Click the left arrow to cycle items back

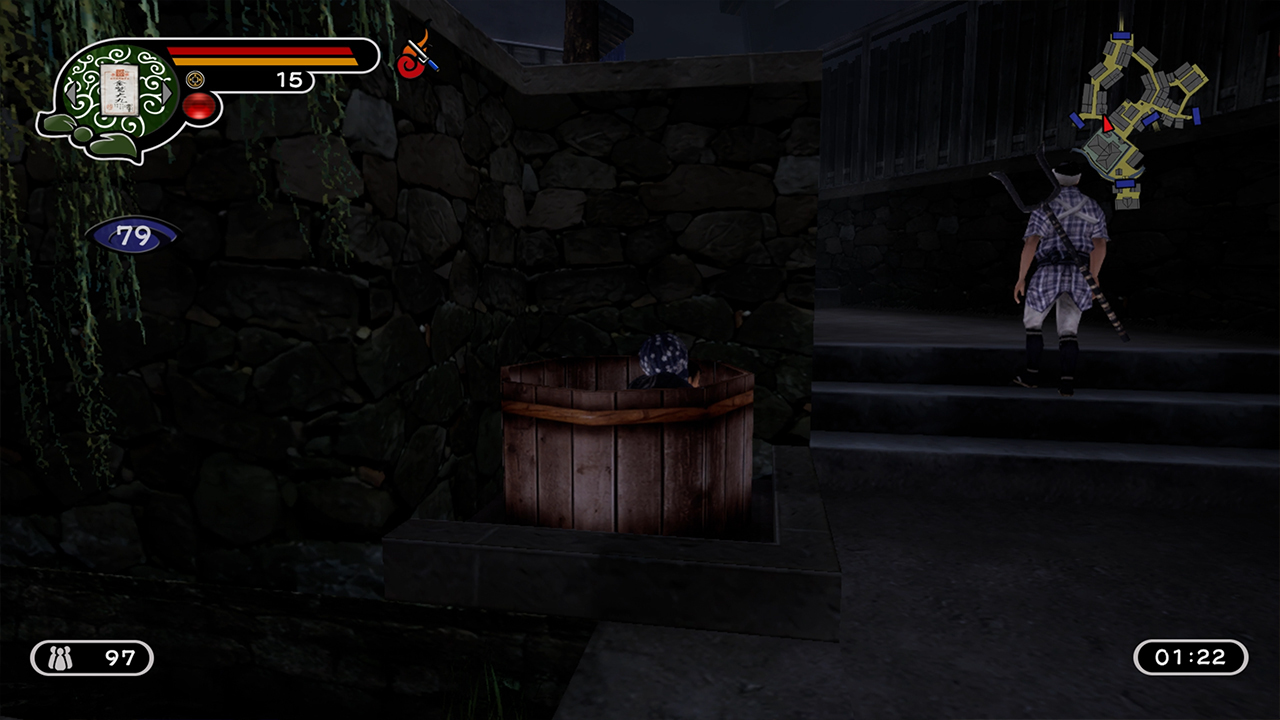point(72,92)
